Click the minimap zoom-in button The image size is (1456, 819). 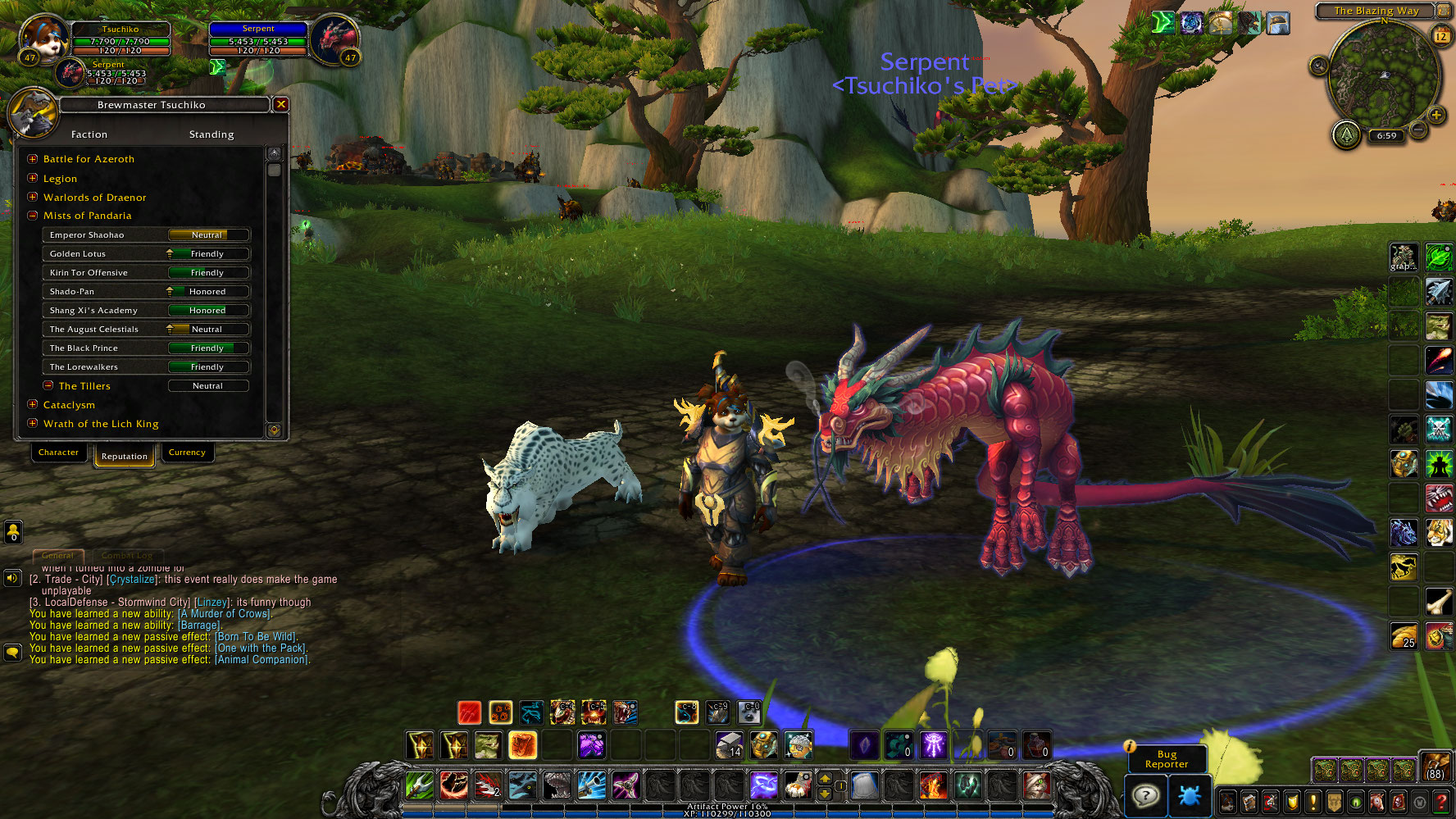point(1436,115)
